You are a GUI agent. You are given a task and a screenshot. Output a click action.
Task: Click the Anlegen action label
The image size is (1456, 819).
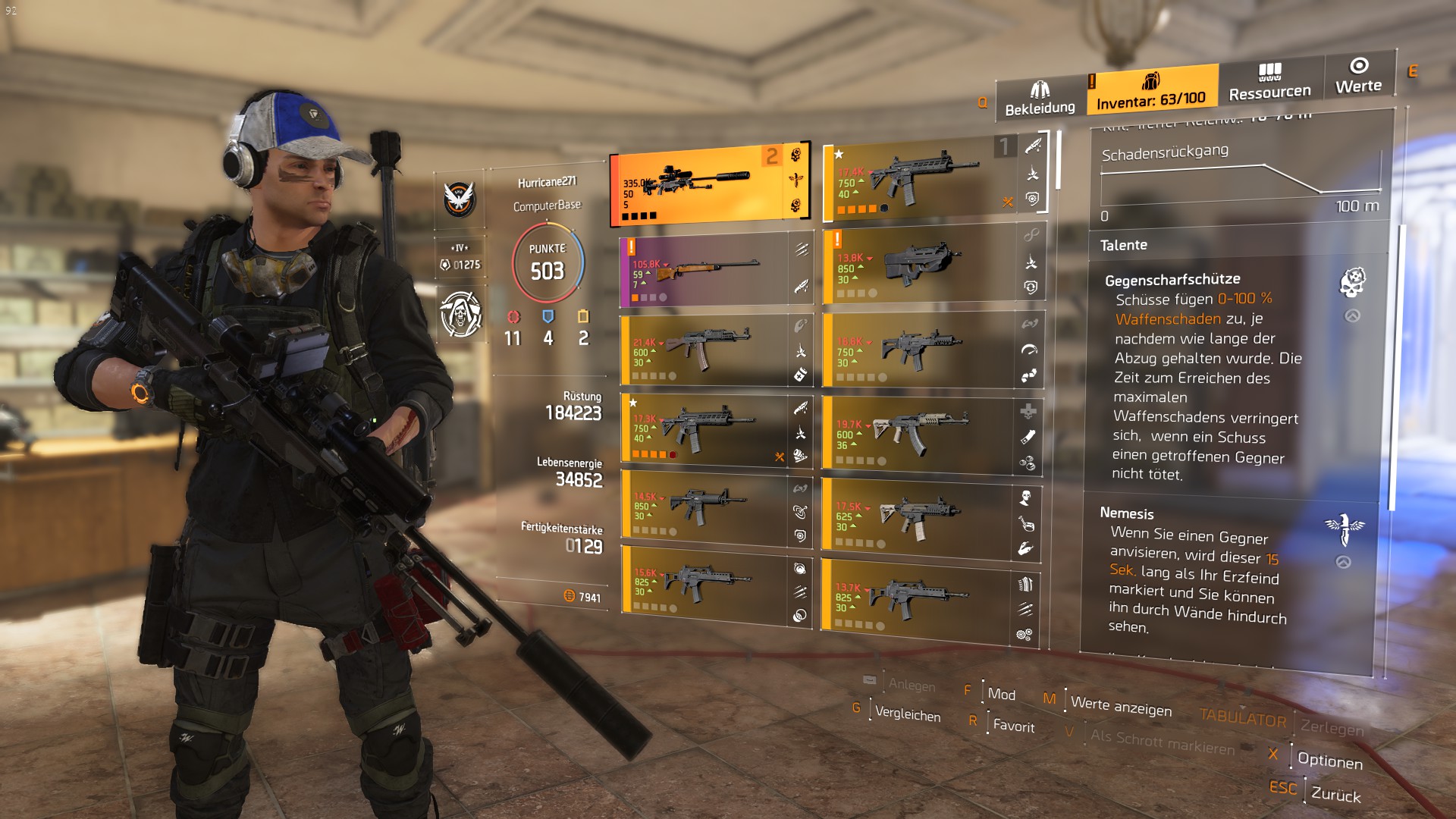coord(913,686)
